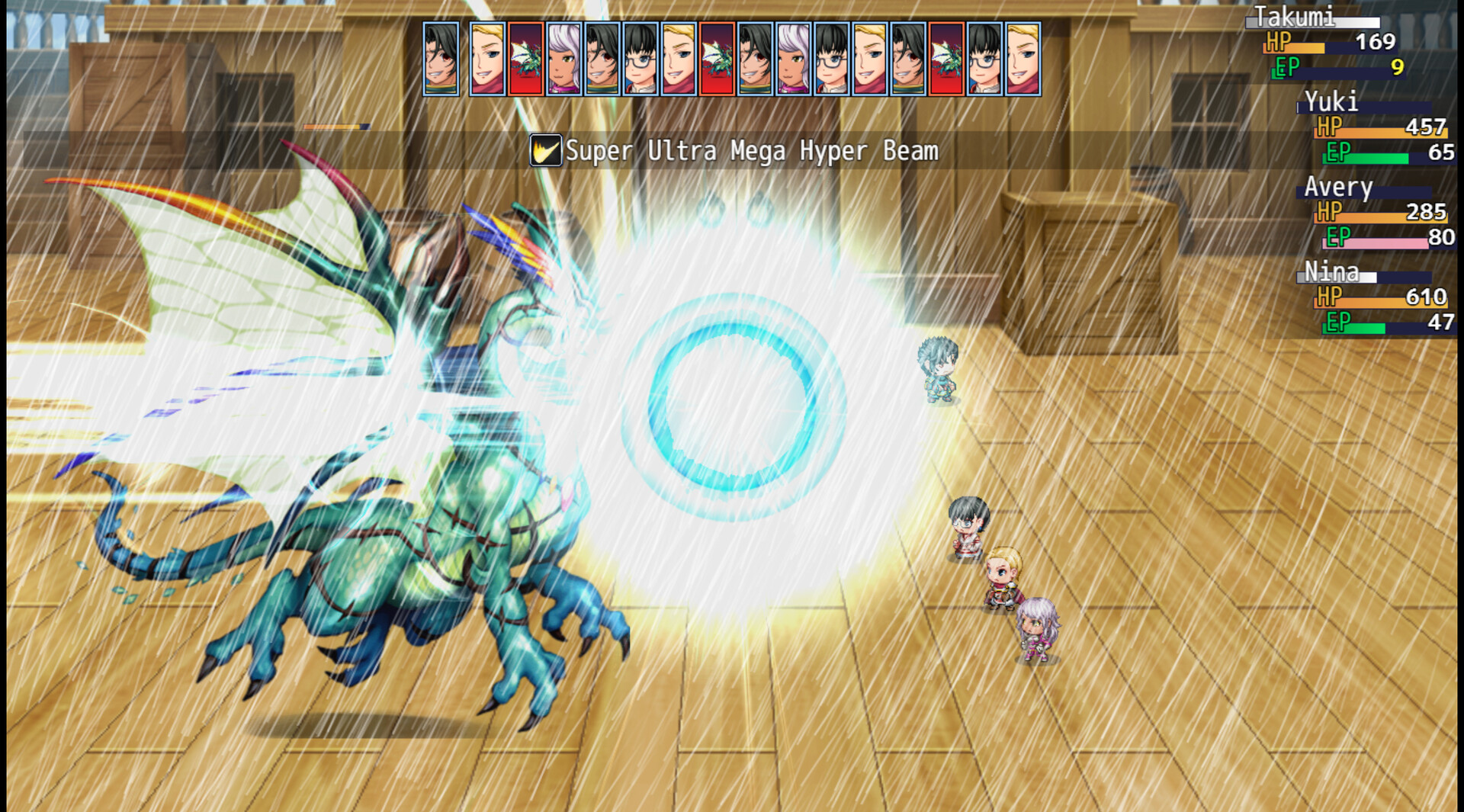Expand the boss health bar above the banner

(x=335, y=127)
